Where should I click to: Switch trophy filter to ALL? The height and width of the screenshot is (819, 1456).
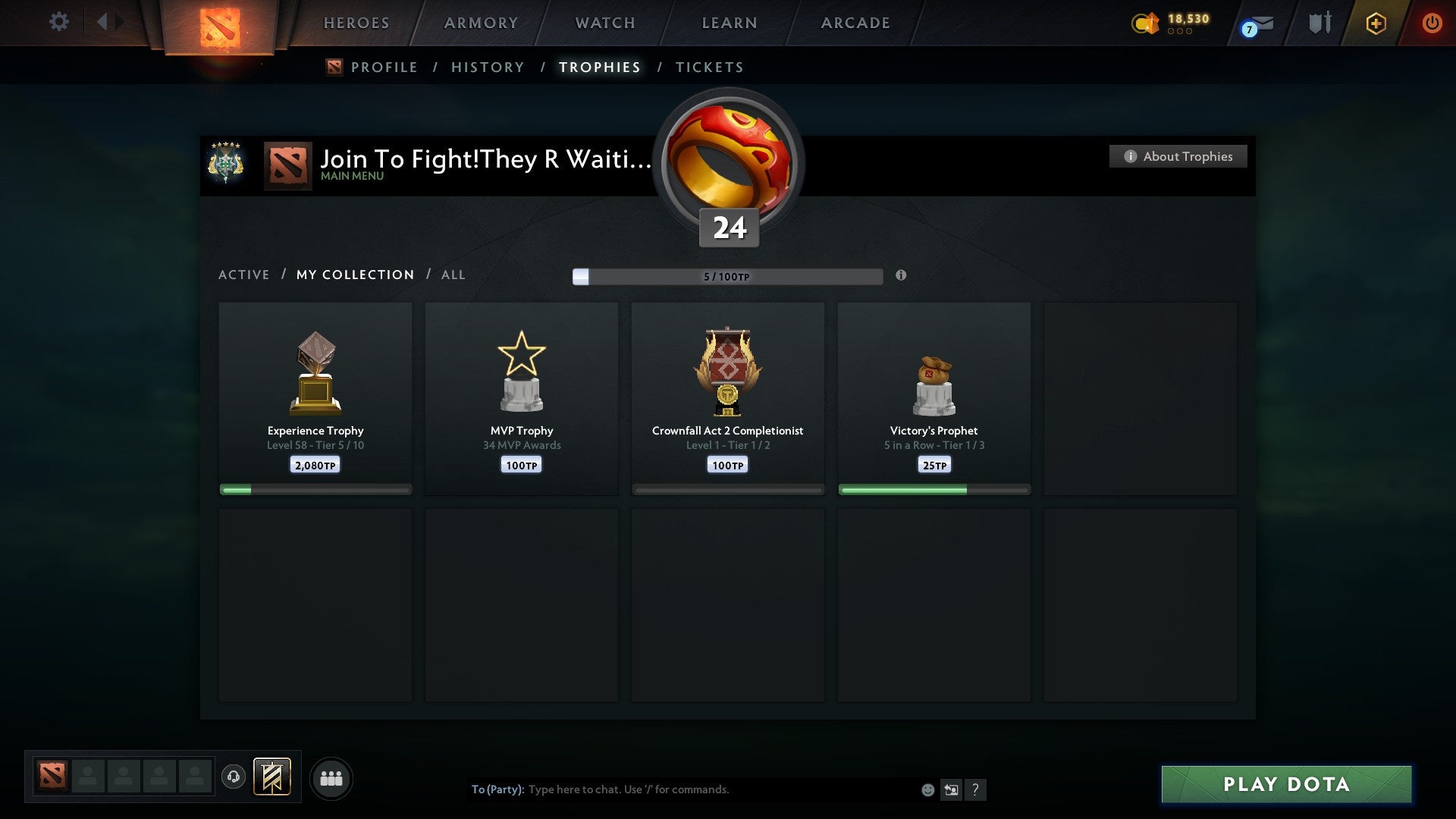coord(453,275)
